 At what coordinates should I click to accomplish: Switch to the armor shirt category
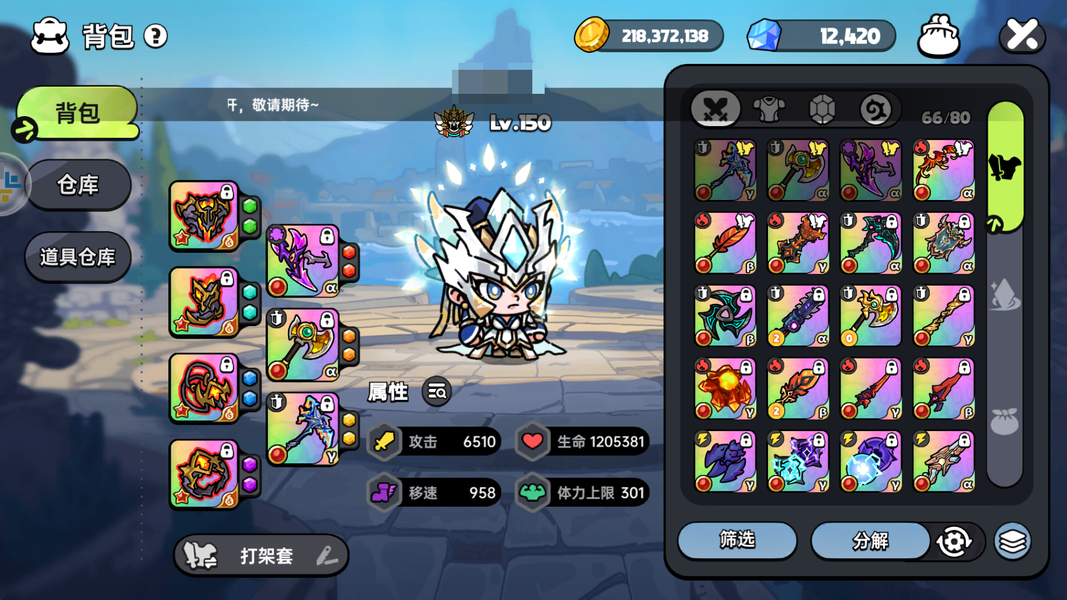click(768, 109)
